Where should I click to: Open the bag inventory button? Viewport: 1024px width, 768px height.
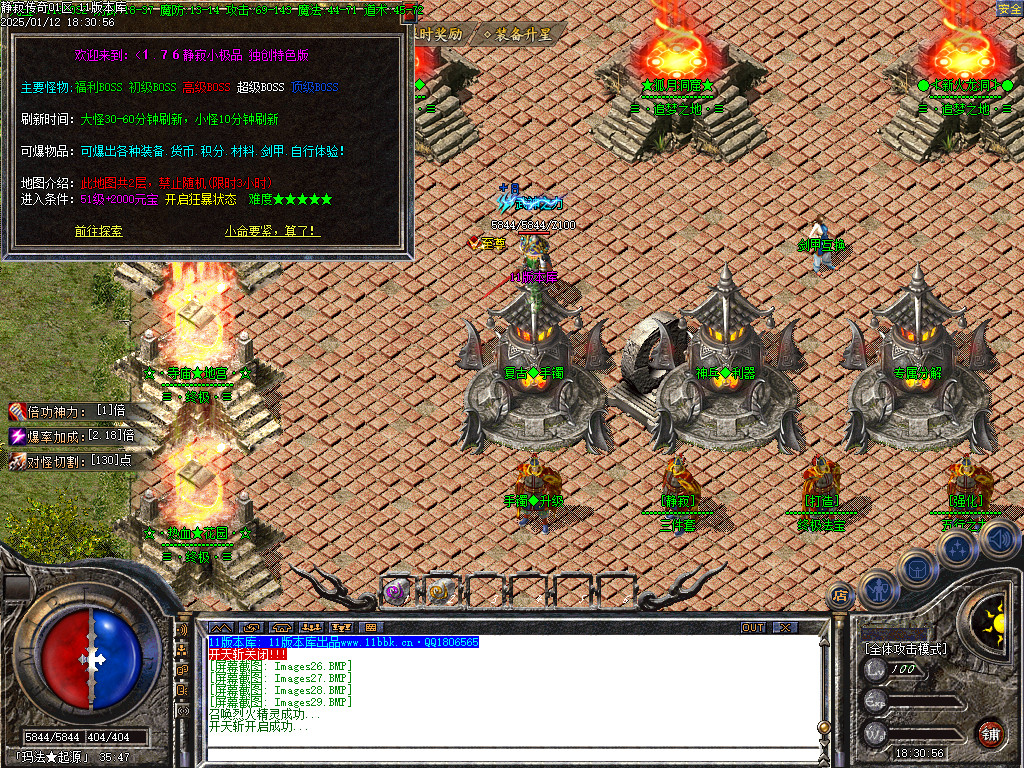916,566
